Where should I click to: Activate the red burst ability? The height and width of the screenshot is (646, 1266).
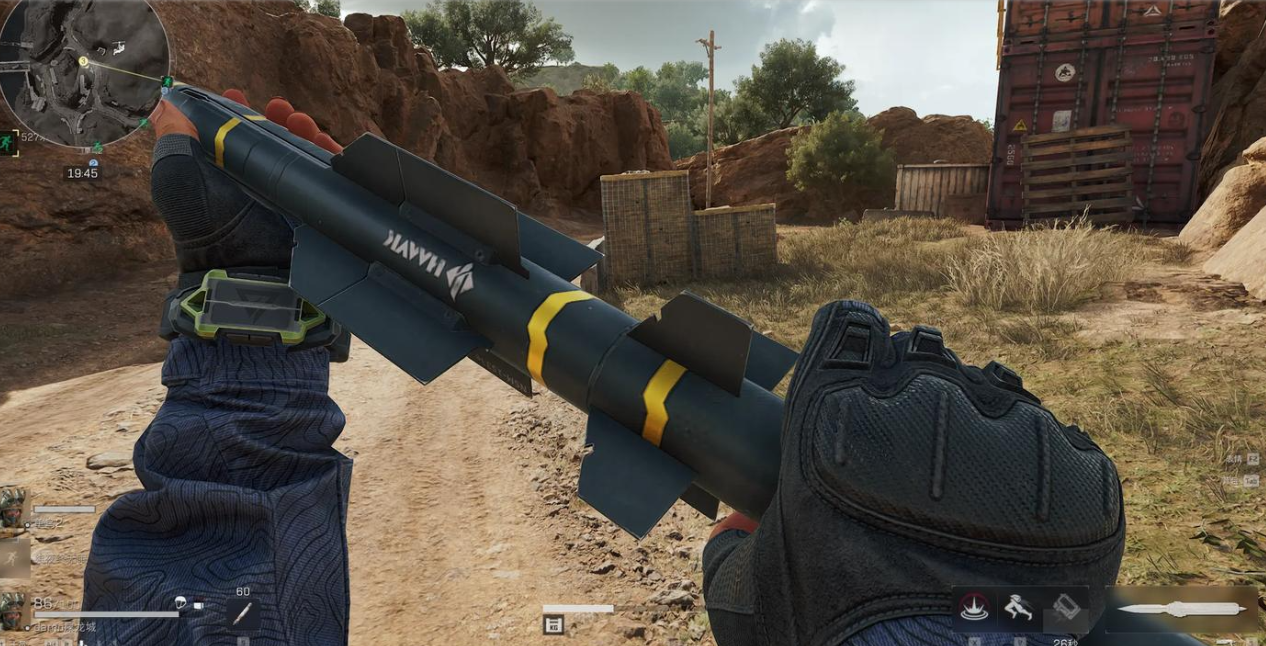point(974,609)
